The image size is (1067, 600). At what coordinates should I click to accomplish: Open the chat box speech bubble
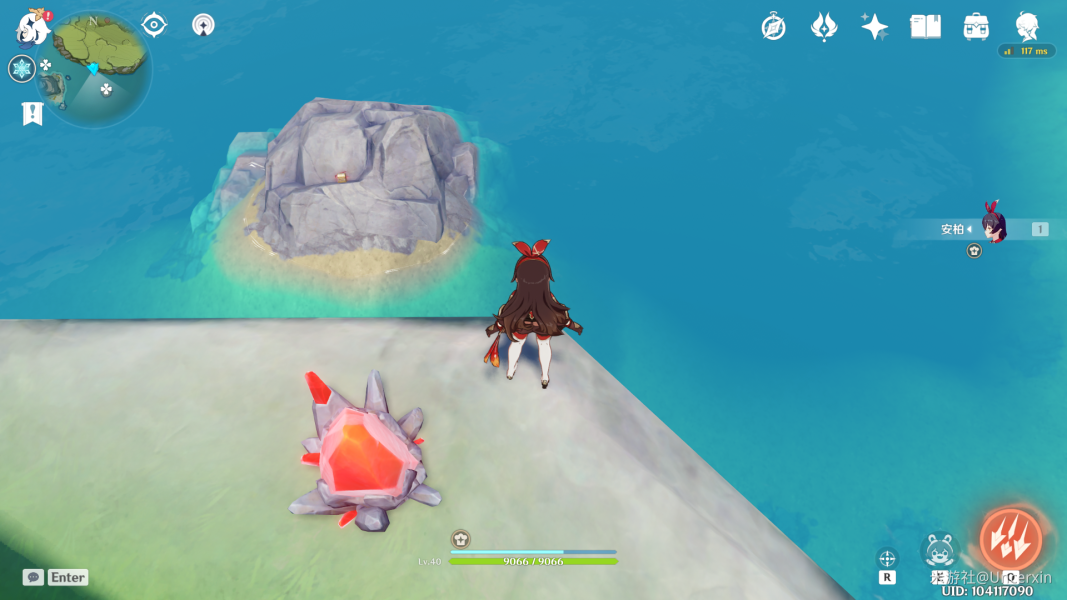[x=33, y=577]
